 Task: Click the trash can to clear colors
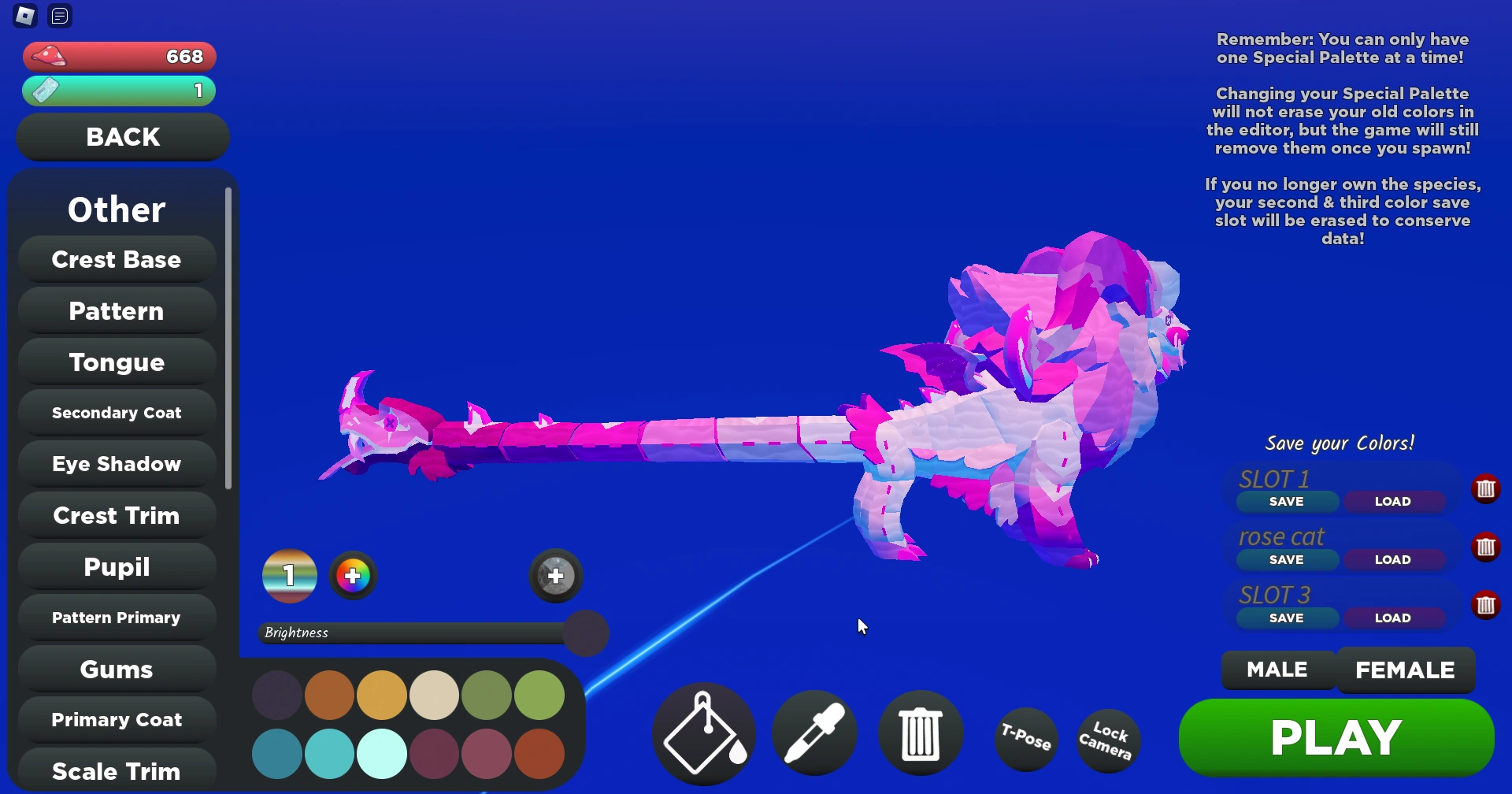pyautogui.click(x=921, y=733)
